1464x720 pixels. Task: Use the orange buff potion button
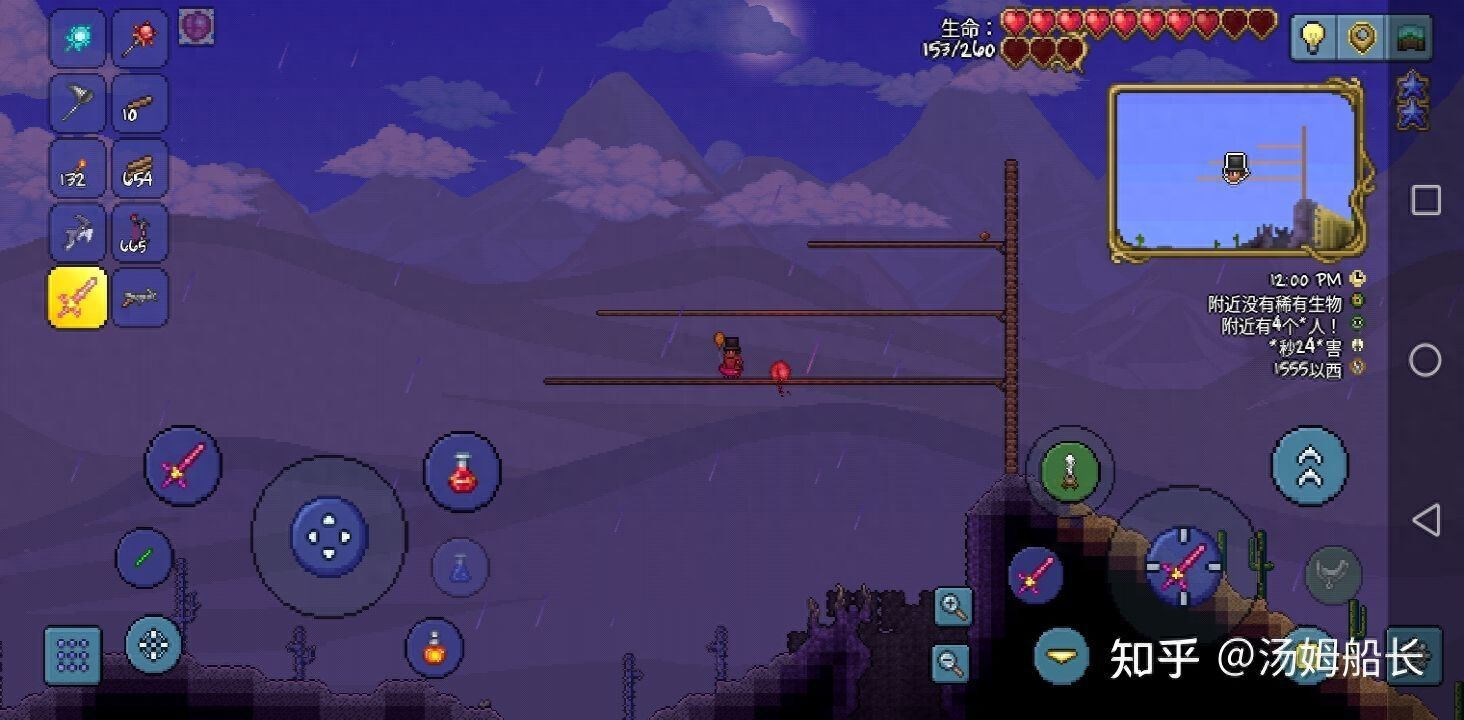click(434, 647)
